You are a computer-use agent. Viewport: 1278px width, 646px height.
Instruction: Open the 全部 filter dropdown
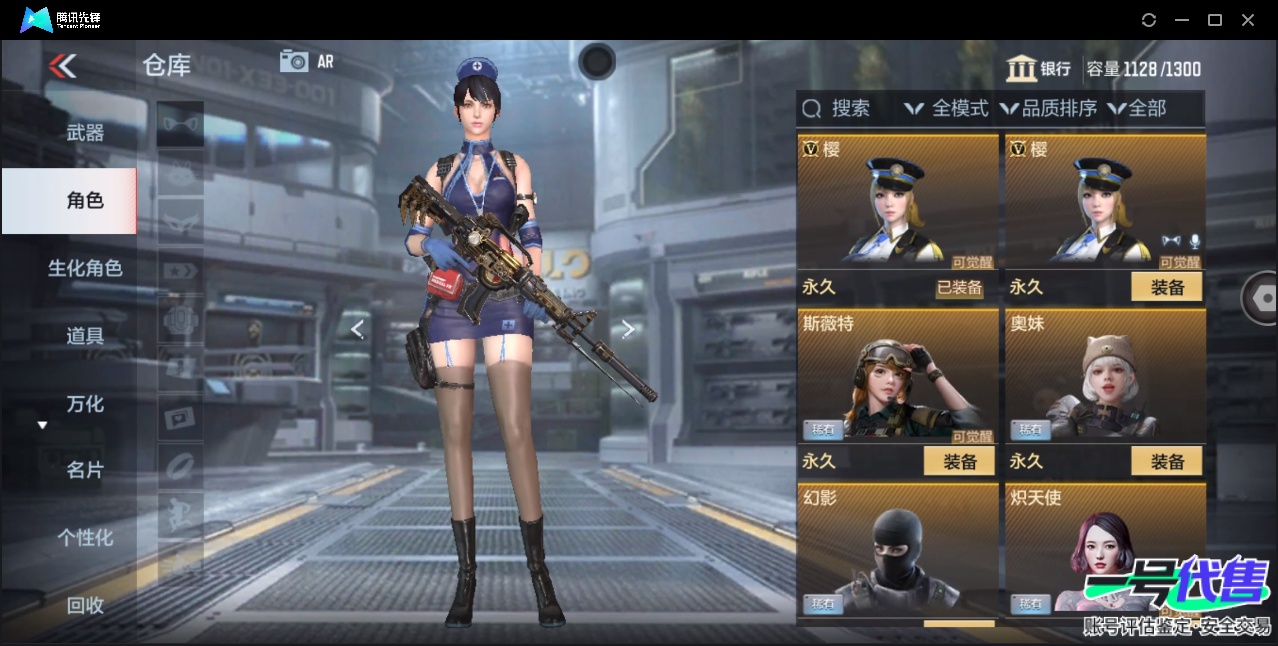pos(1138,108)
